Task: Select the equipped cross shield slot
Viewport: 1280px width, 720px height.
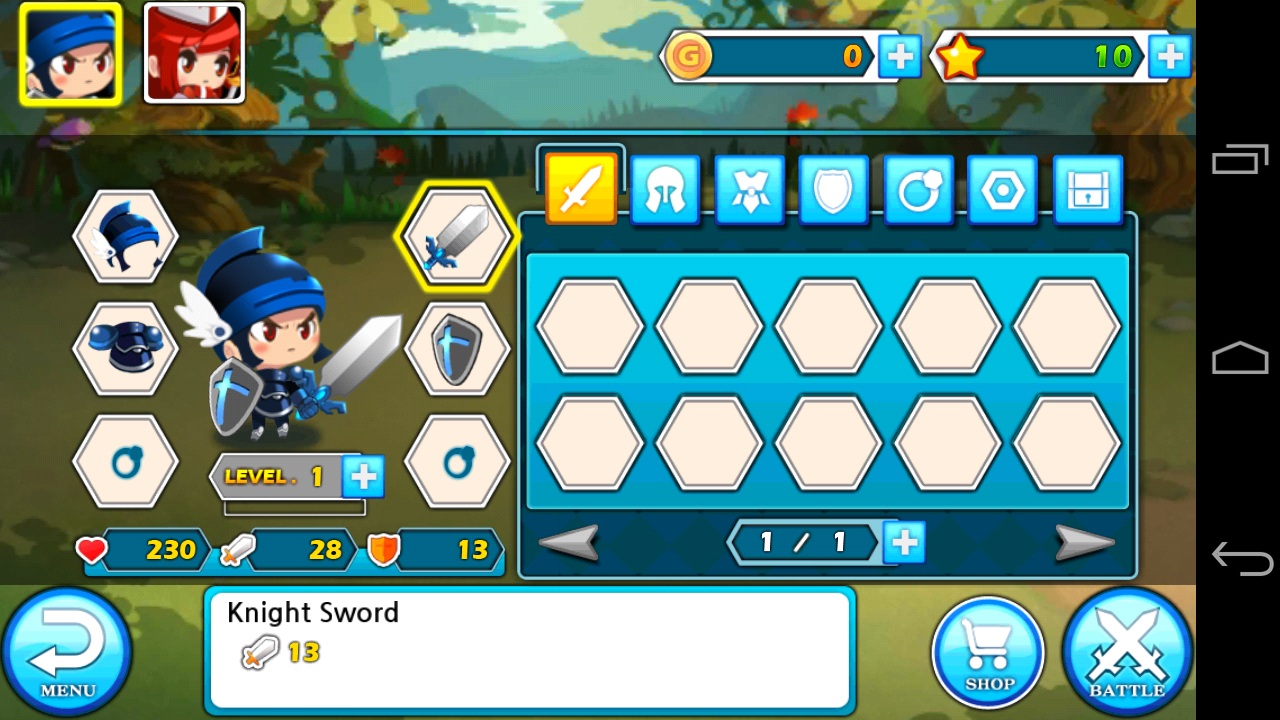Action: pyautogui.click(x=457, y=348)
